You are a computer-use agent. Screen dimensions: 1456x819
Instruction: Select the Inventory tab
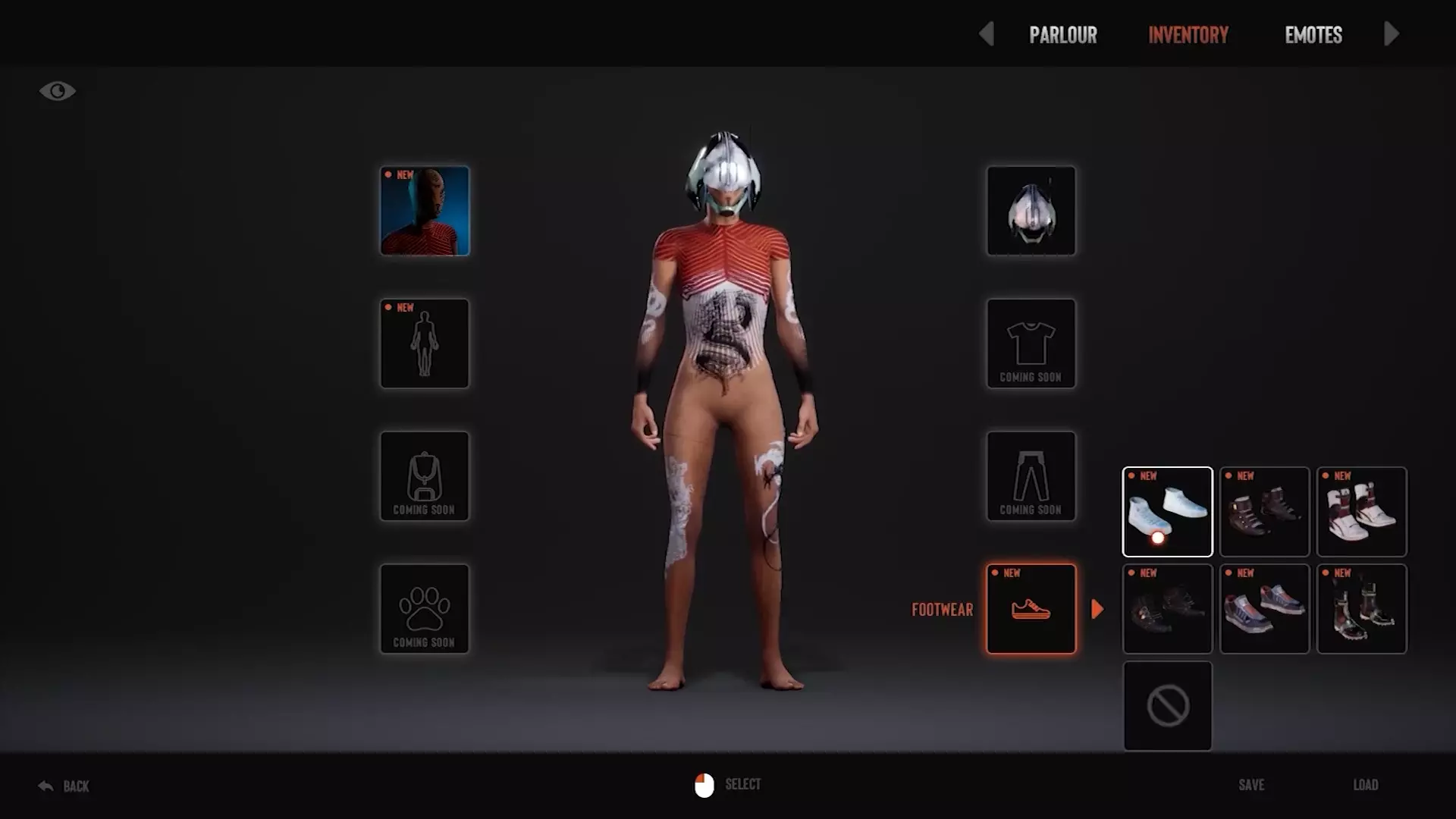[x=1188, y=35]
